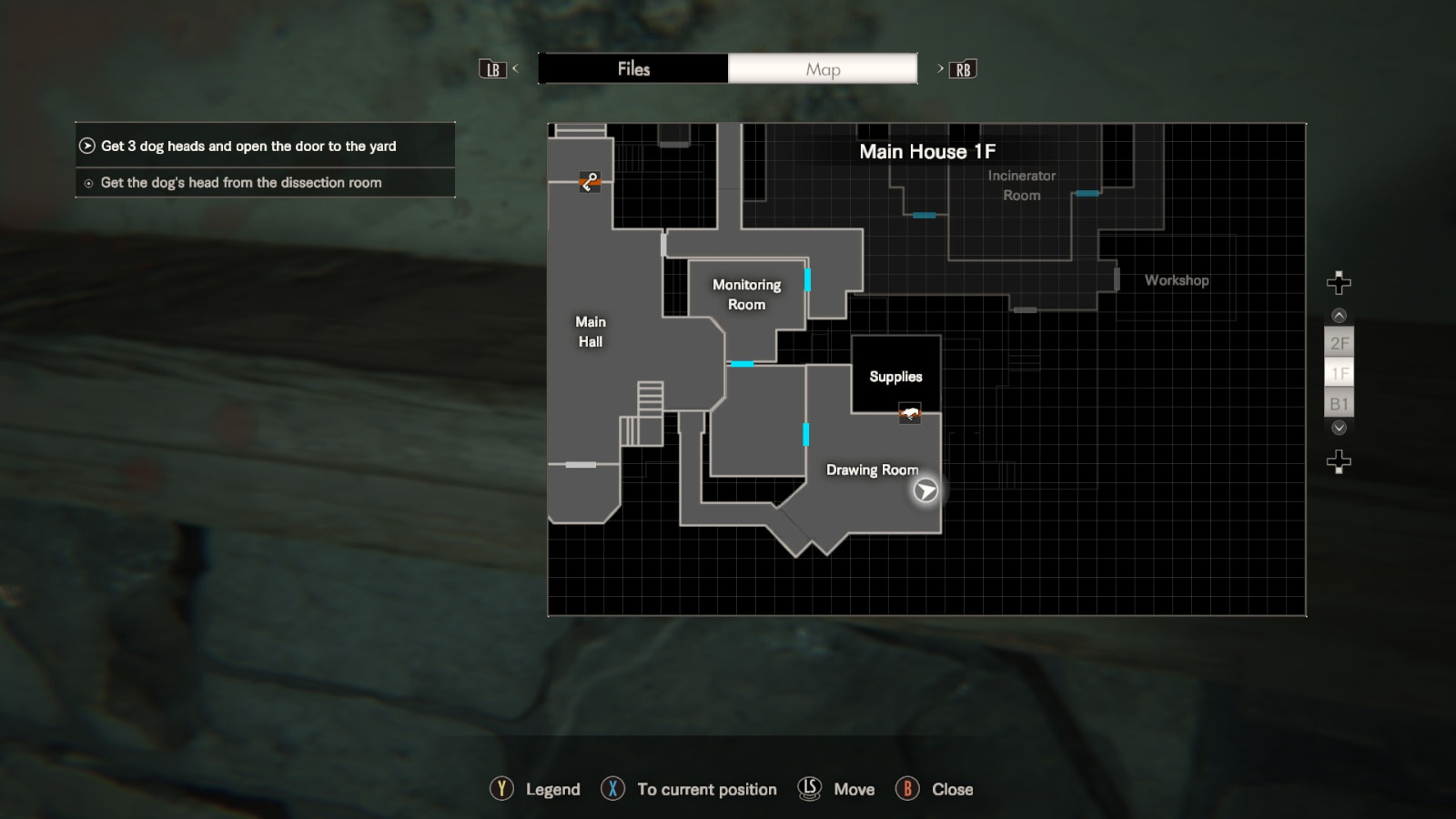The width and height of the screenshot is (1456, 819).
Task: Click the Monitoring Room on the map
Action: [746, 295]
